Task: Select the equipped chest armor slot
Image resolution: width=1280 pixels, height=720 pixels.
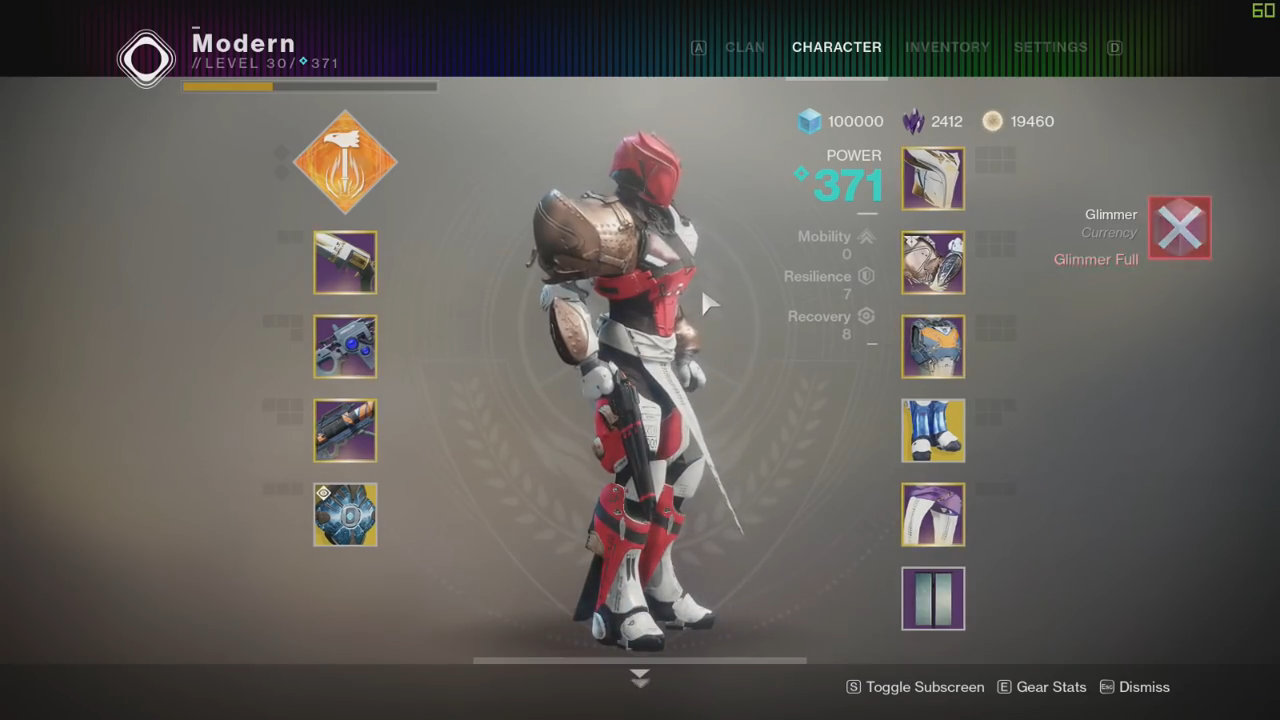Action: [933, 347]
